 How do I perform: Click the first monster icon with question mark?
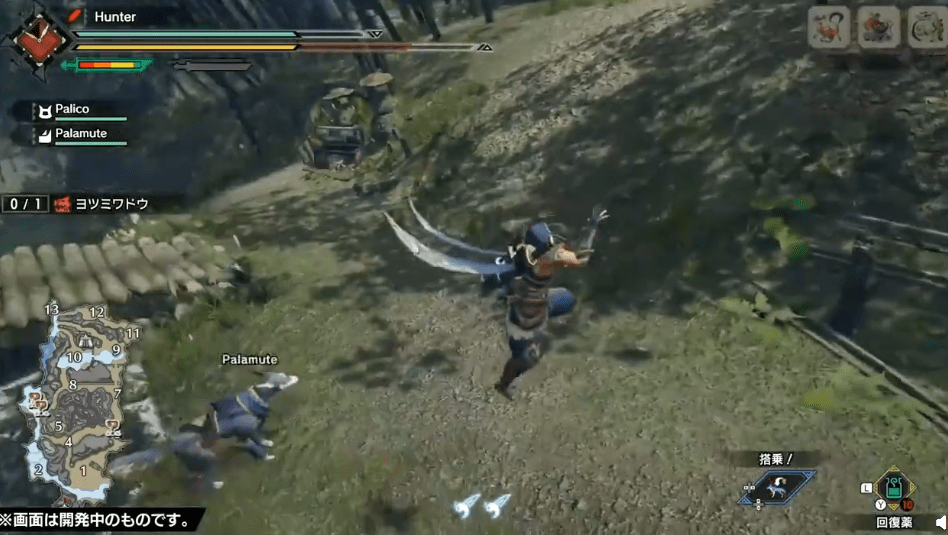[x=828, y=27]
